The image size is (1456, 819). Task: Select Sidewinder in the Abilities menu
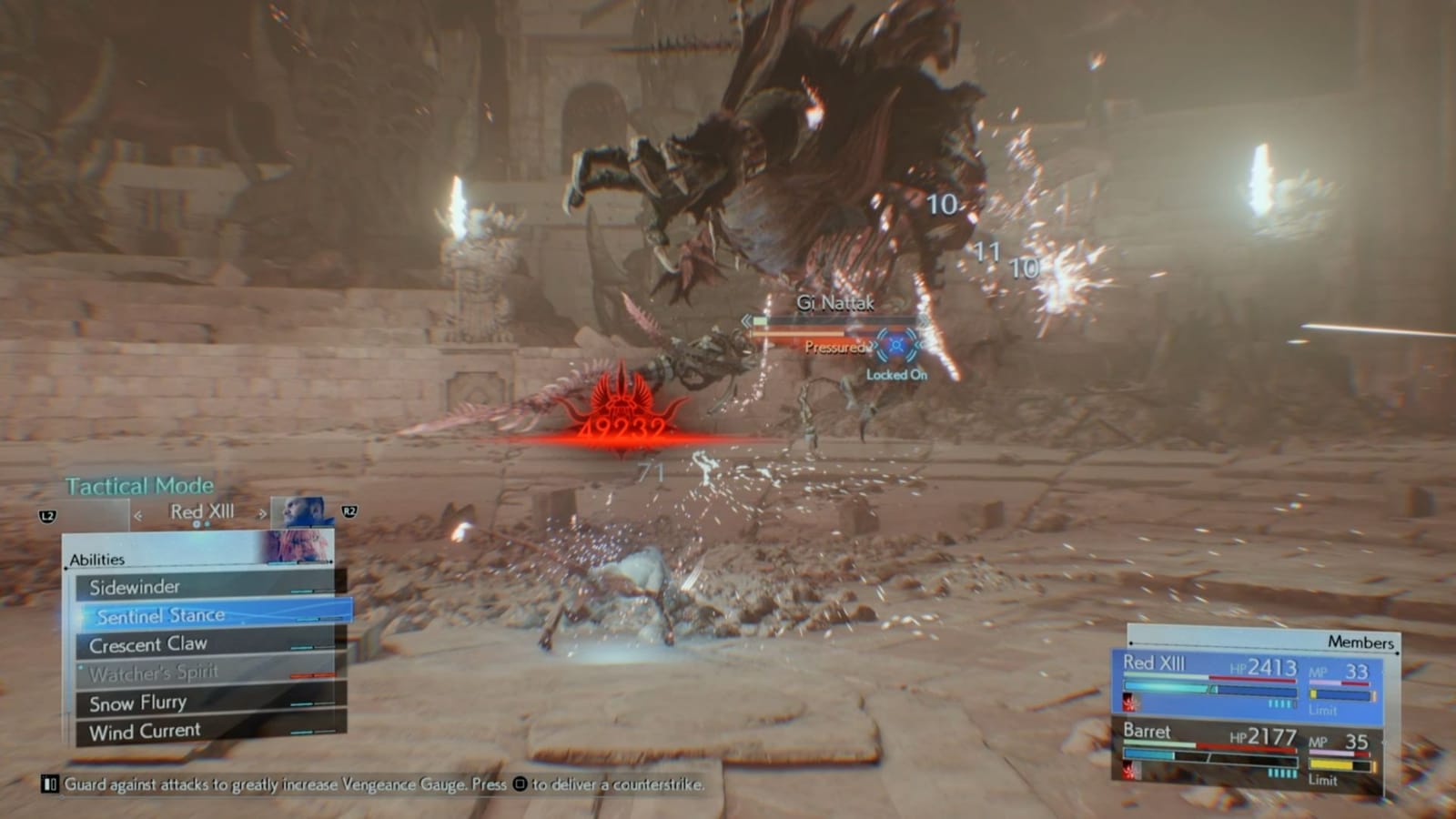click(136, 585)
